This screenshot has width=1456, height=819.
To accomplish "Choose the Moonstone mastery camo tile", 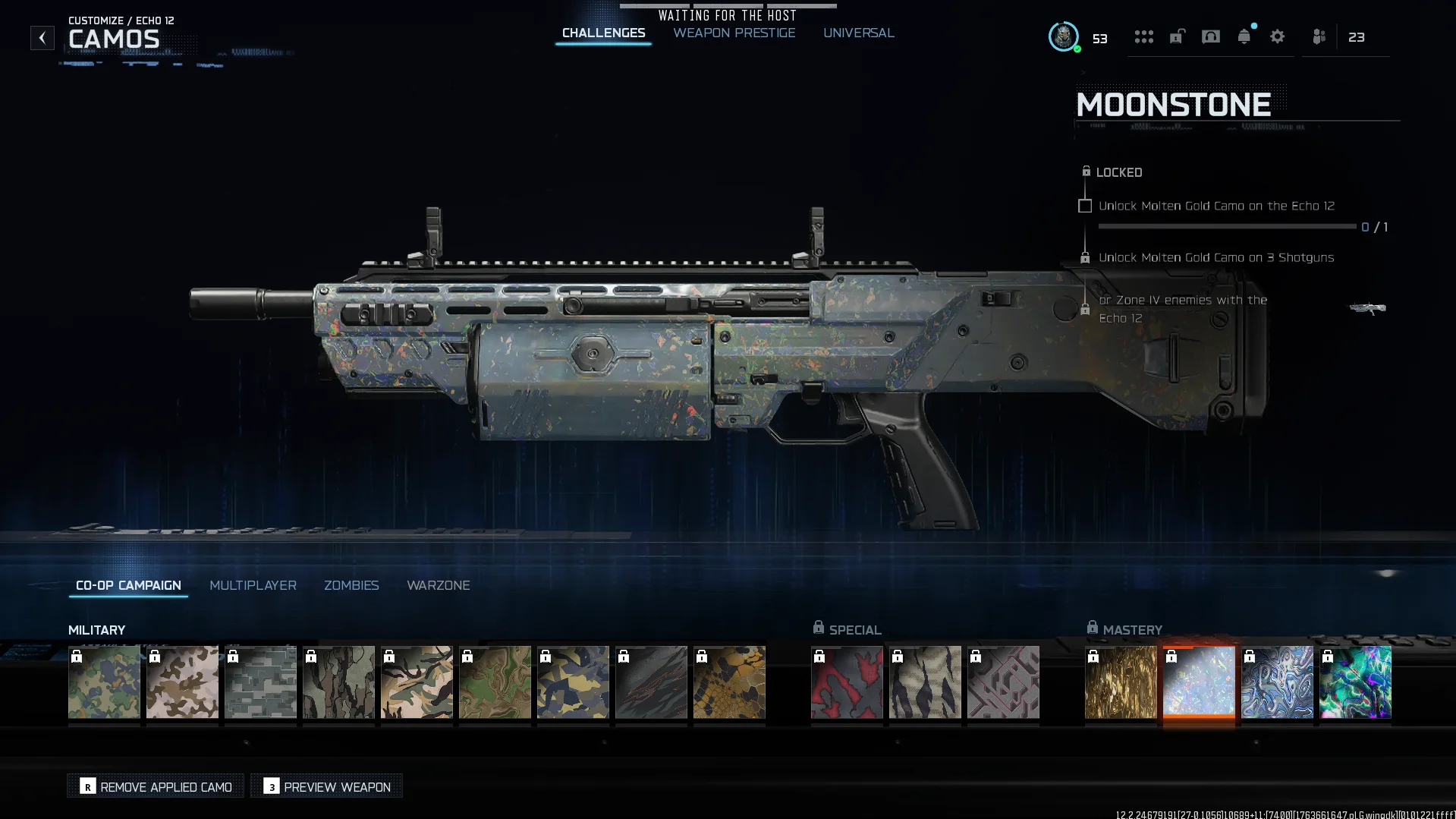I will pos(1198,682).
